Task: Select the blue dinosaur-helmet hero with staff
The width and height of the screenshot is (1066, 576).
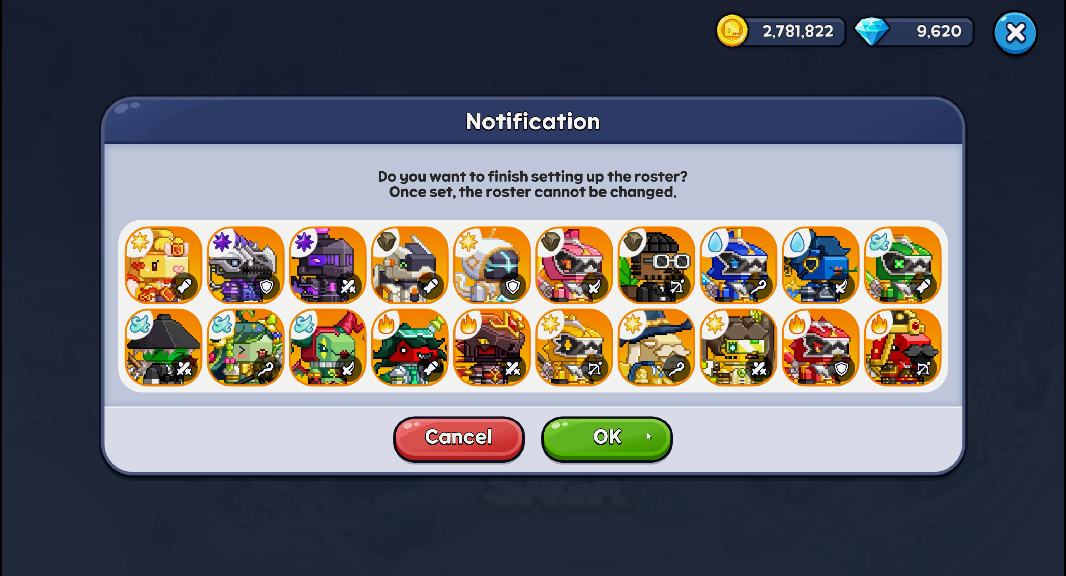Action: point(738,265)
